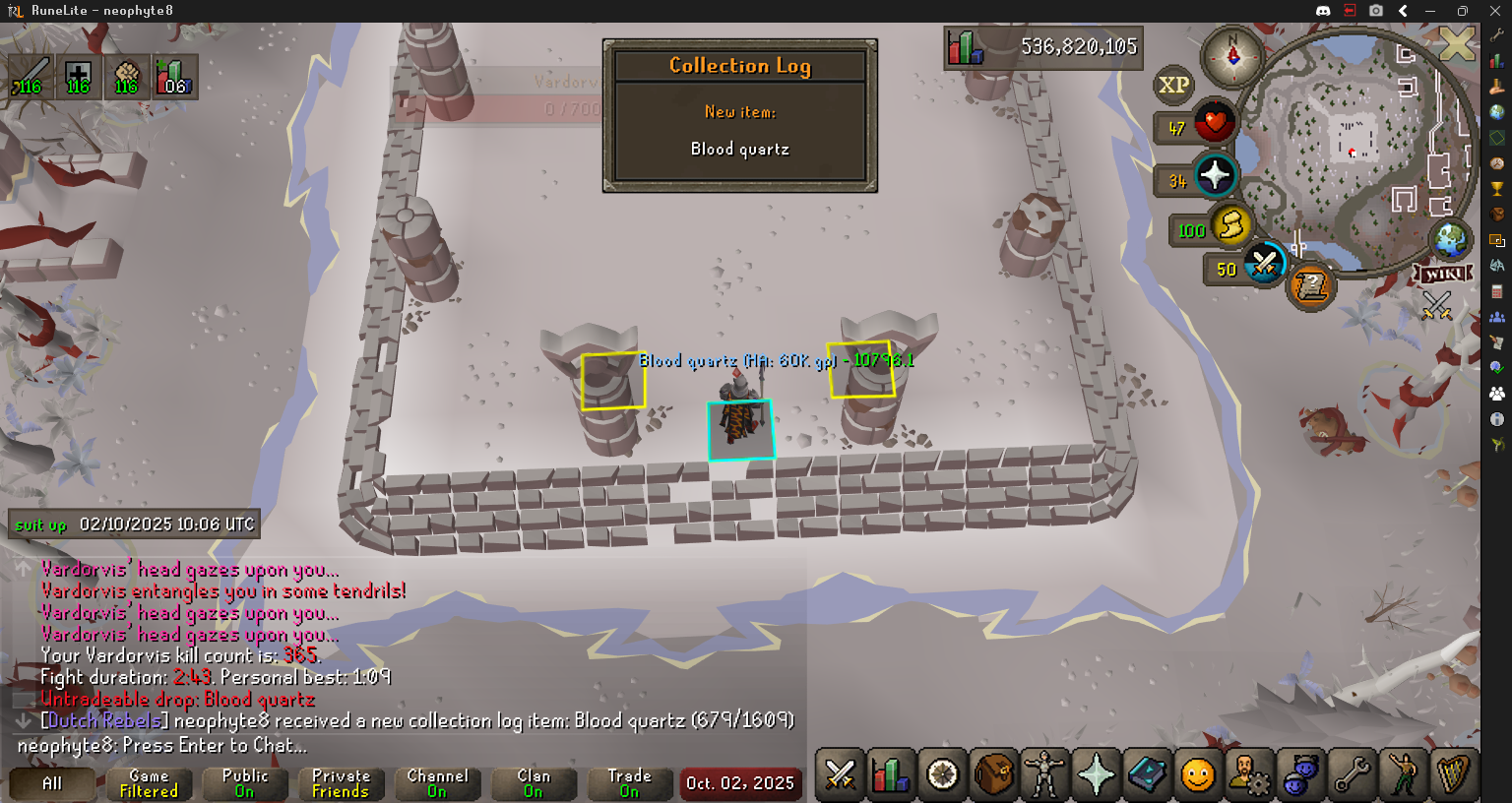
Task: Open the Combat Options tab
Action: click(840, 774)
